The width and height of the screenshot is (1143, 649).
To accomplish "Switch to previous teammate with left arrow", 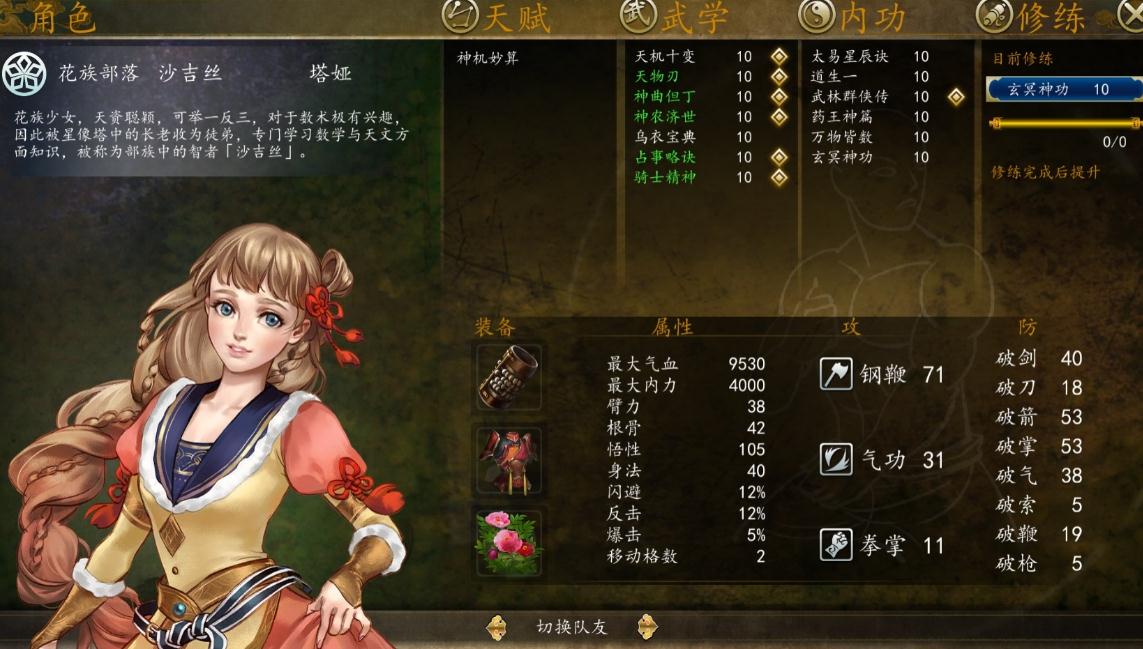I will [496, 627].
